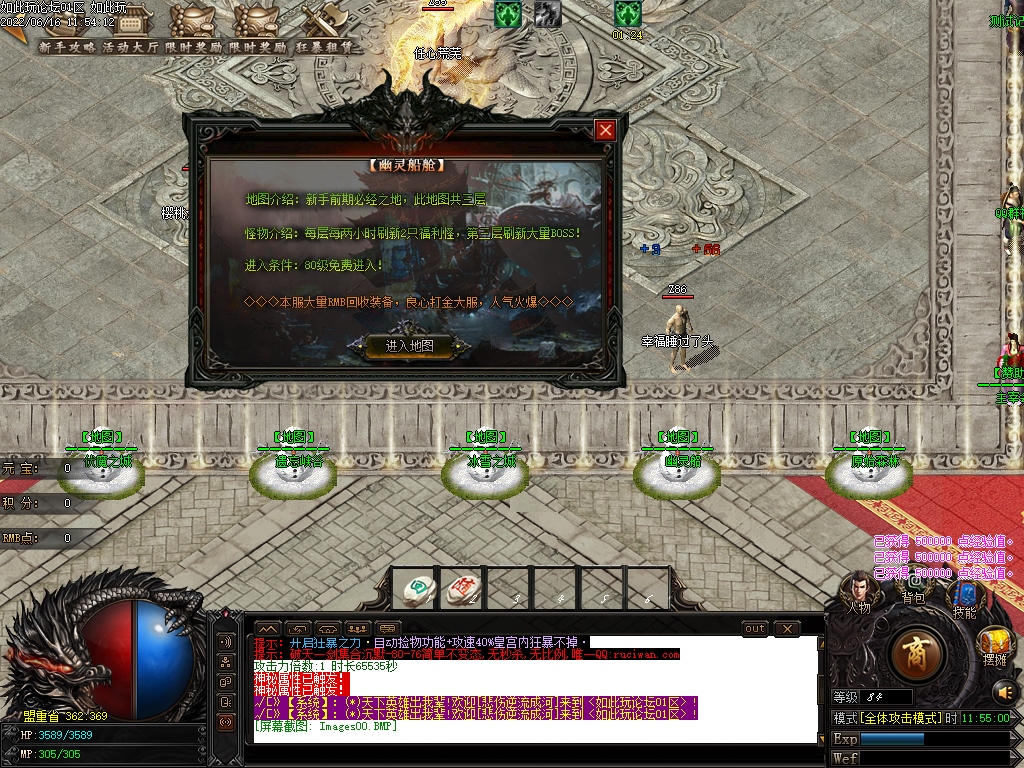Open the 技能 skills book
This screenshot has width=1024, height=768.
[965, 598]
